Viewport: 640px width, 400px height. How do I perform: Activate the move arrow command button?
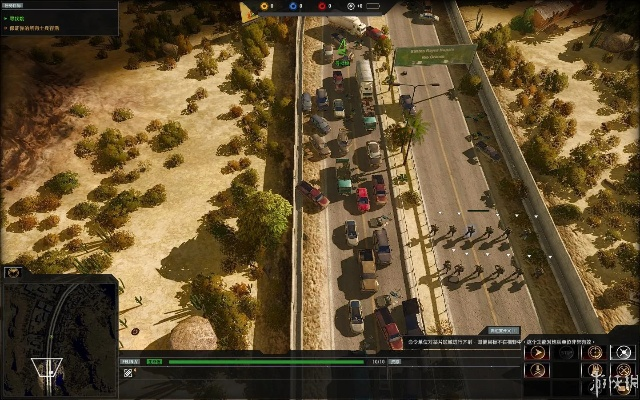(x=538, y=352)
